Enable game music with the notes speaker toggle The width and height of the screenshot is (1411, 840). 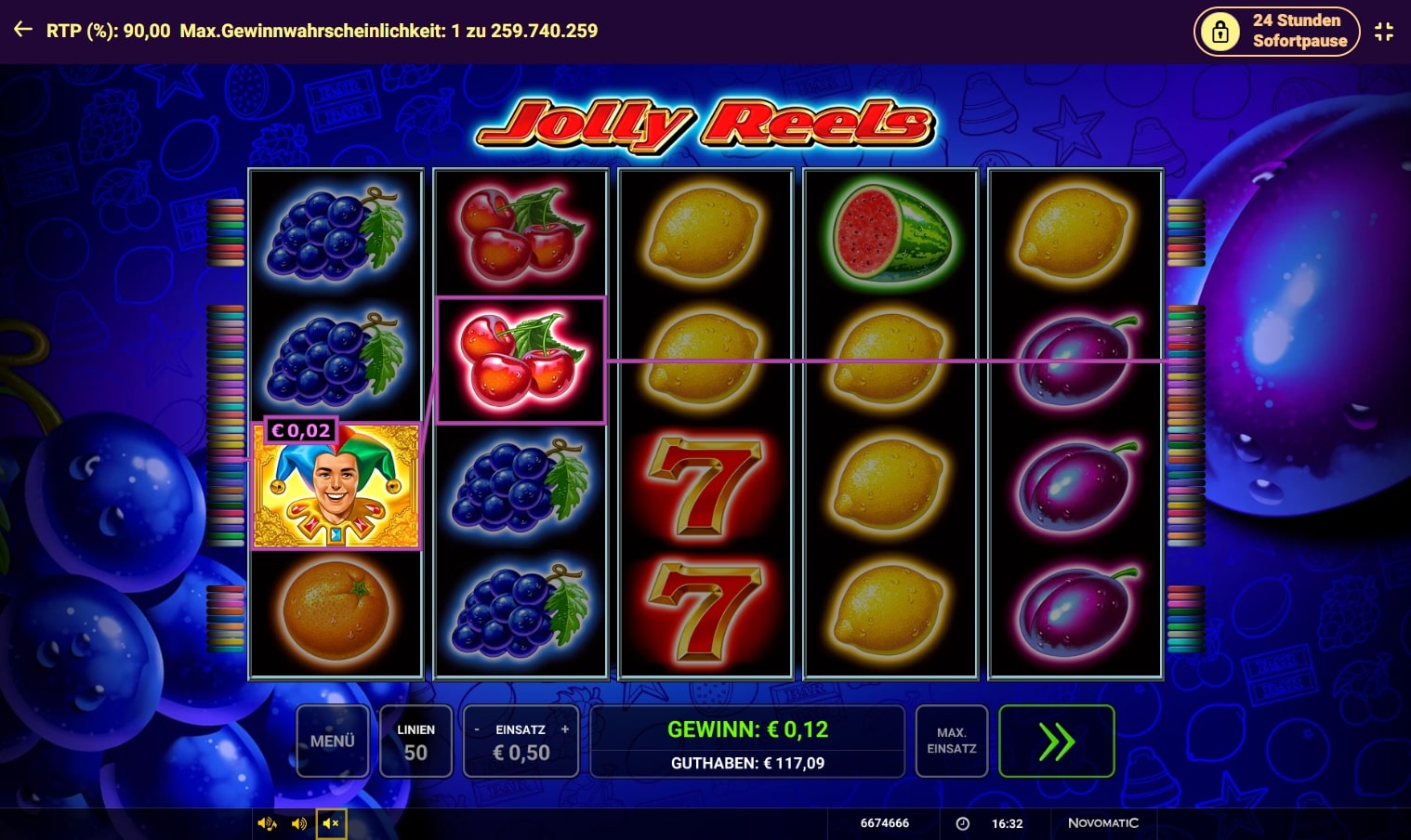coord(267,823)
